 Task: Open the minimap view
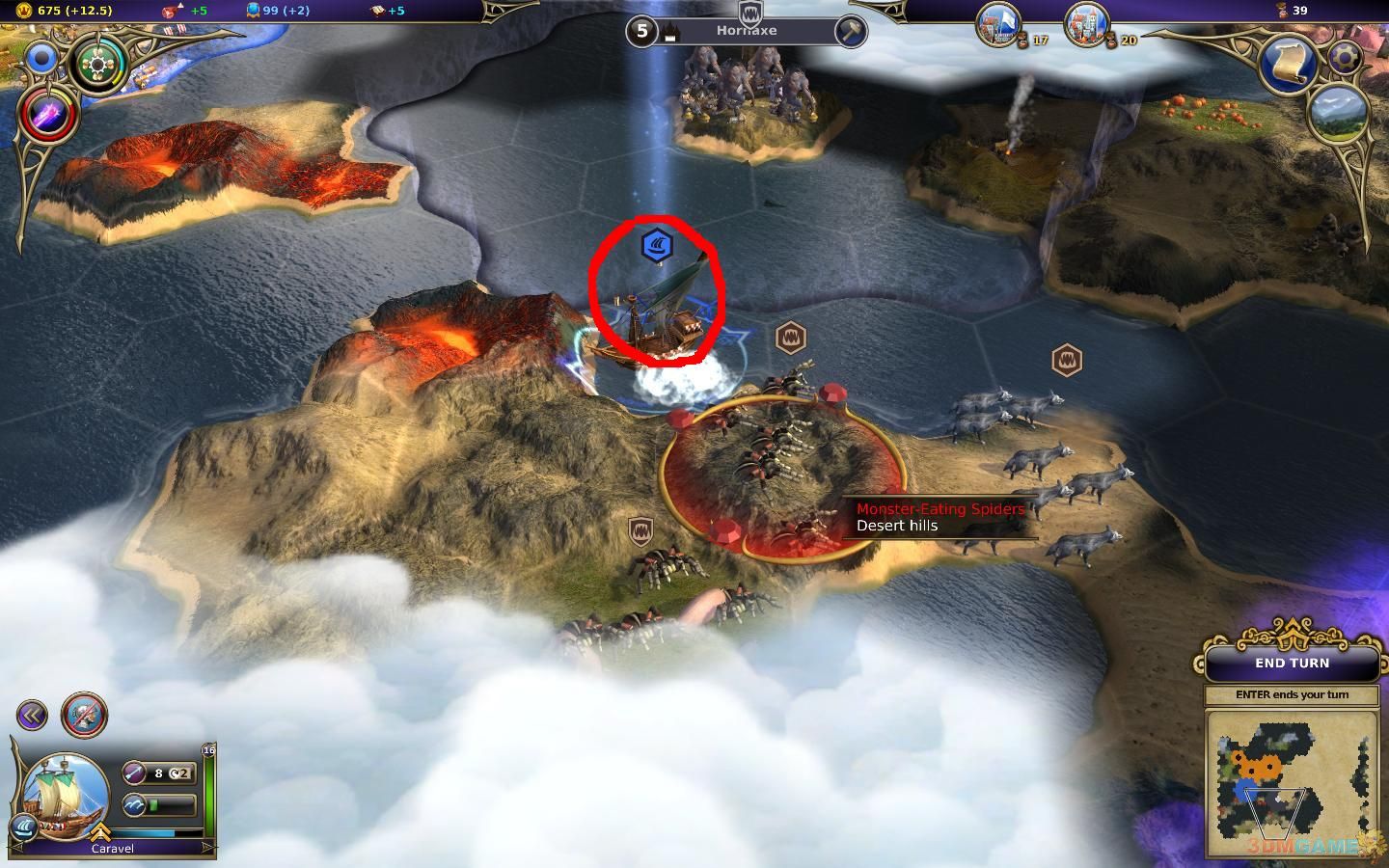point(1292,781)
